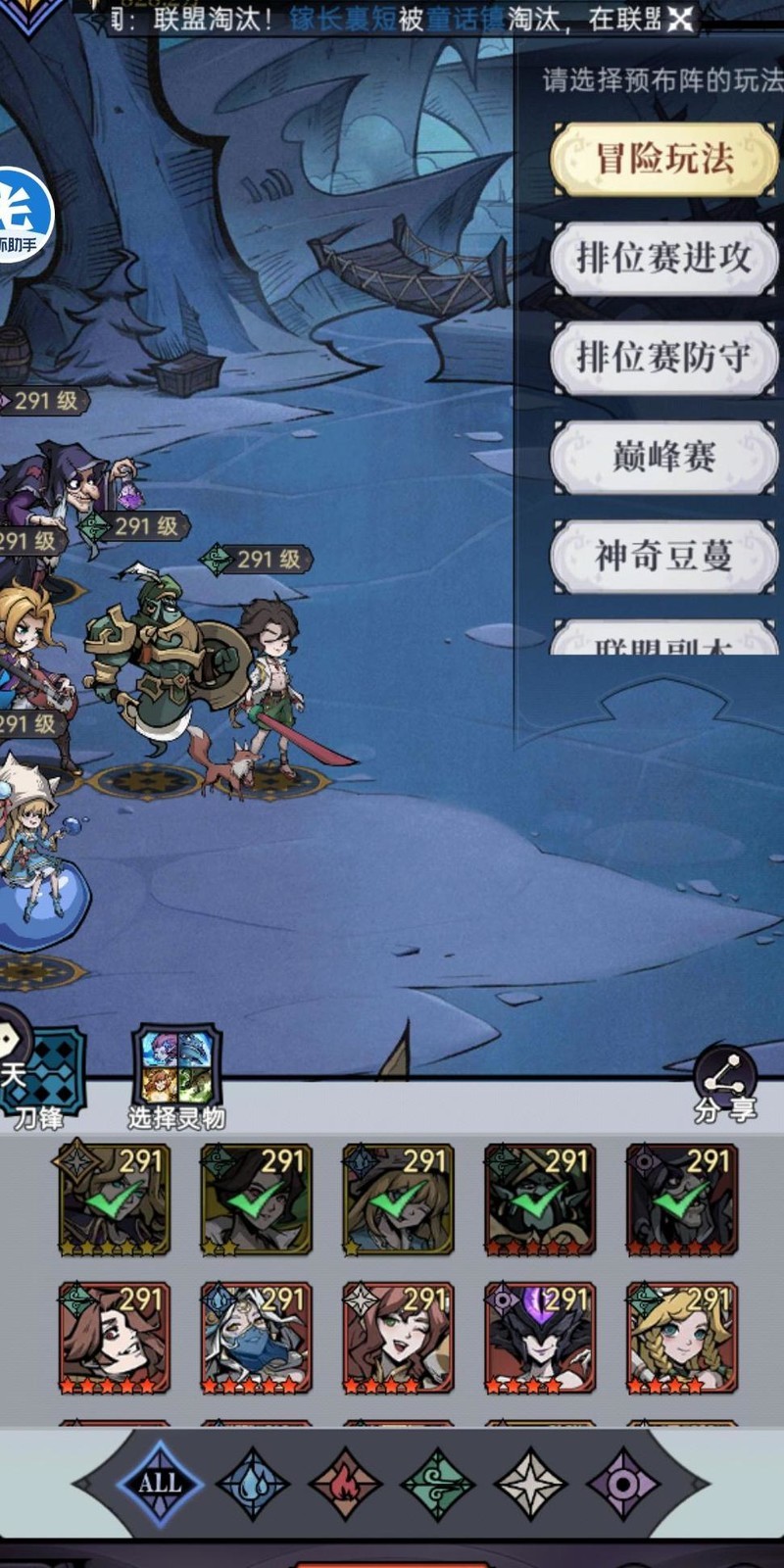Filter heroes by water element
The image size is (784, 1568).
(252, 1483)
